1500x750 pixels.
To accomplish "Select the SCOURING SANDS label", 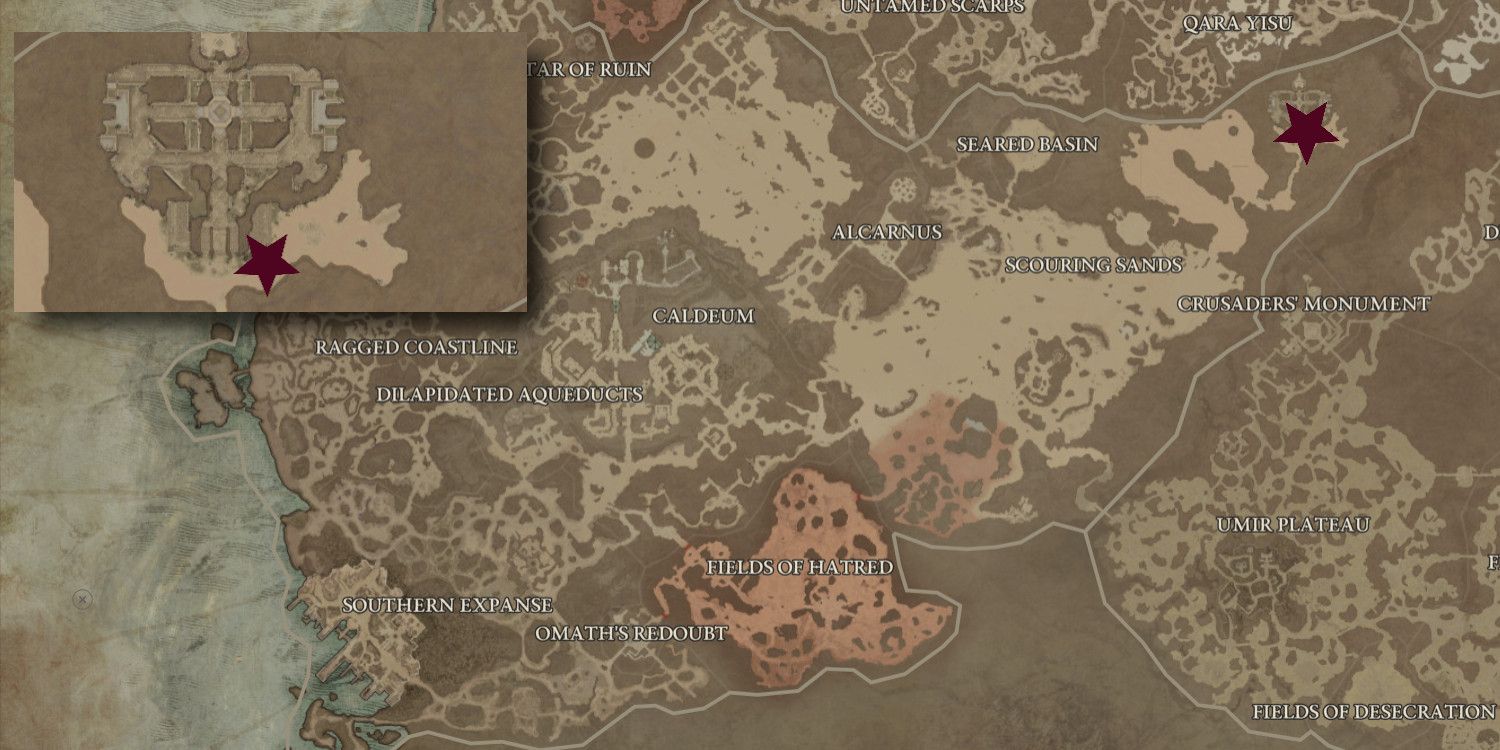I will (1094, 266).
